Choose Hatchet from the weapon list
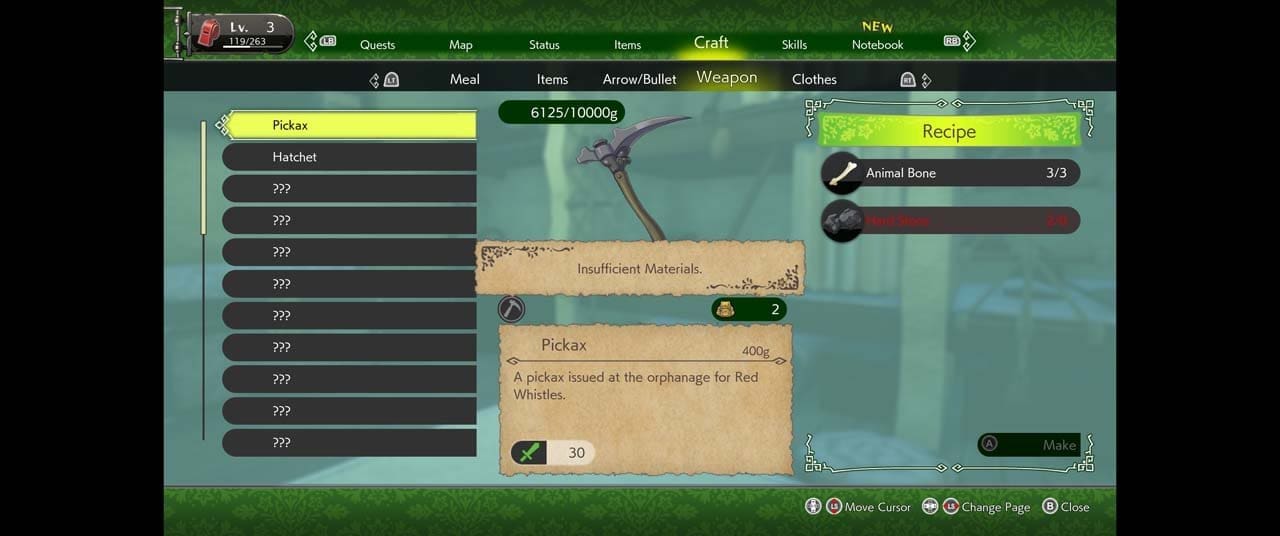Viewport: 1280px width, 536px height. pos(349,157)
